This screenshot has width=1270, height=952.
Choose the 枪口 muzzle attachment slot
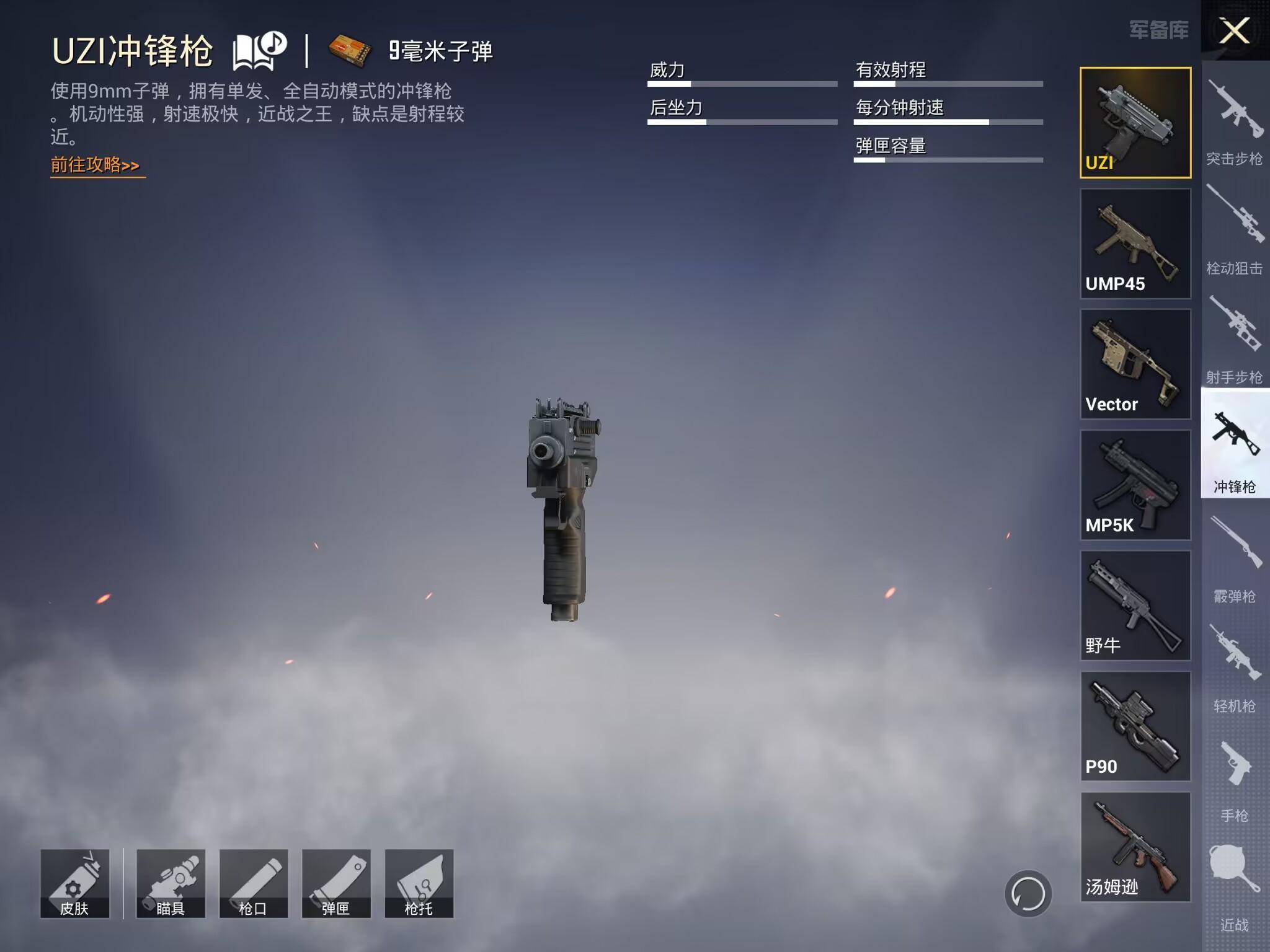coord(253,883)
